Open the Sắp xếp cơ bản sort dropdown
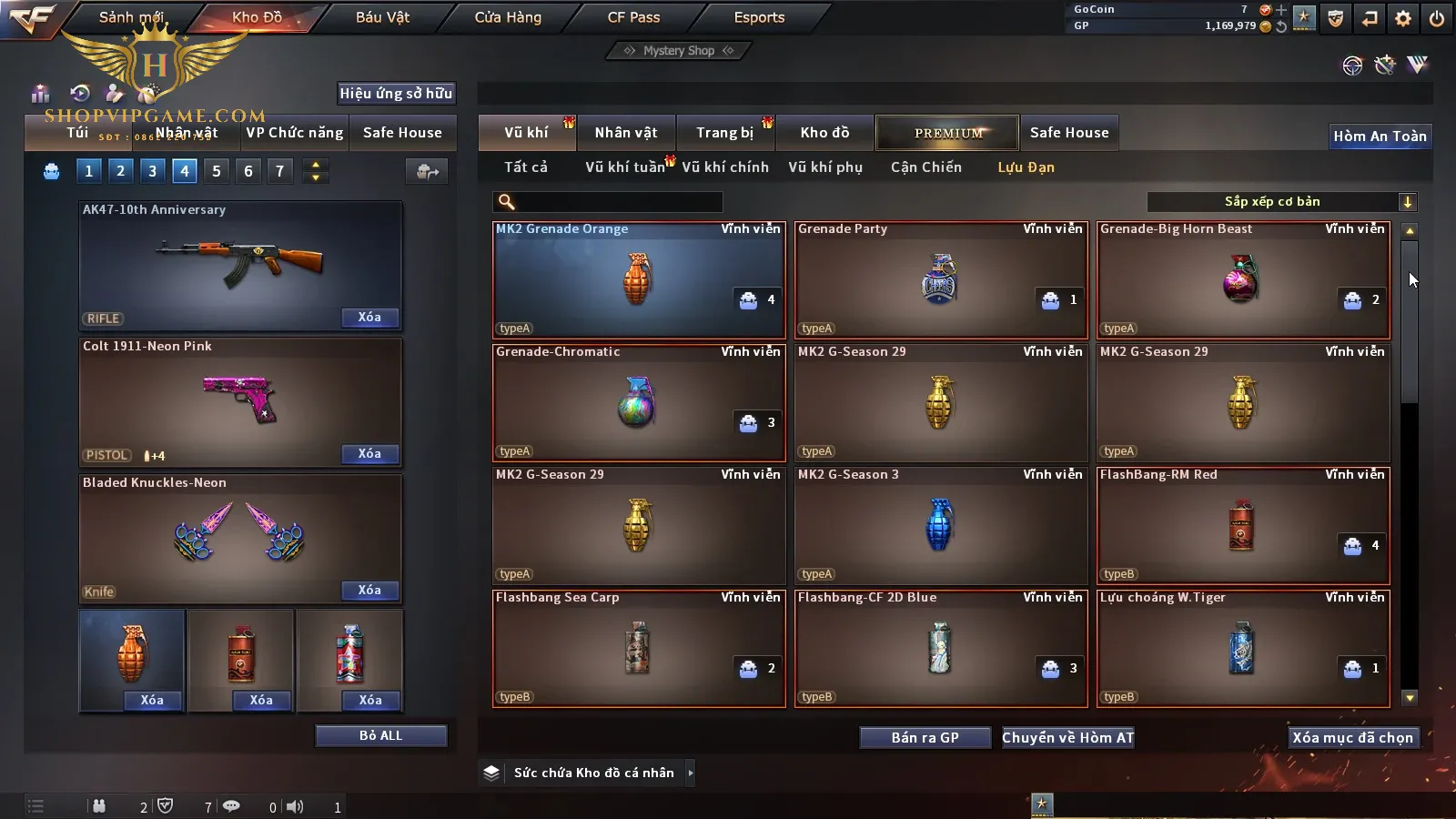This screenshot has width=1456, height=819. [x=1281, y=202]
